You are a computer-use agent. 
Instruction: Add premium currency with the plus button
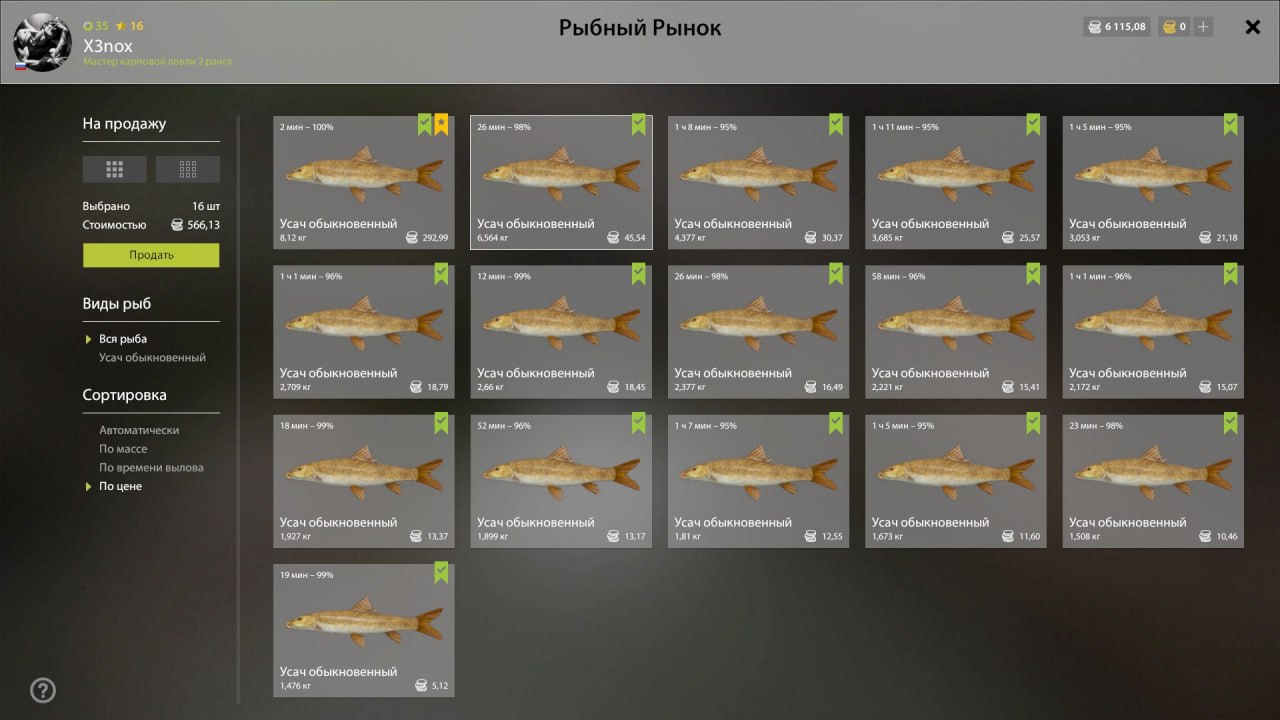[1203, 27]
